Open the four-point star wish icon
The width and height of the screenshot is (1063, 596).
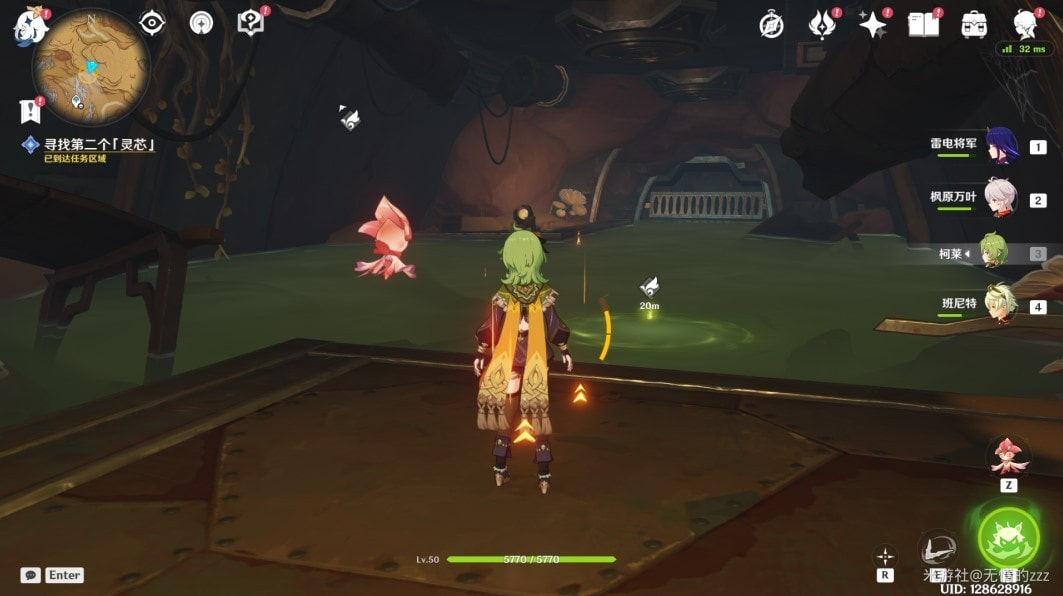pyautogui.click(x=872, y=25)
